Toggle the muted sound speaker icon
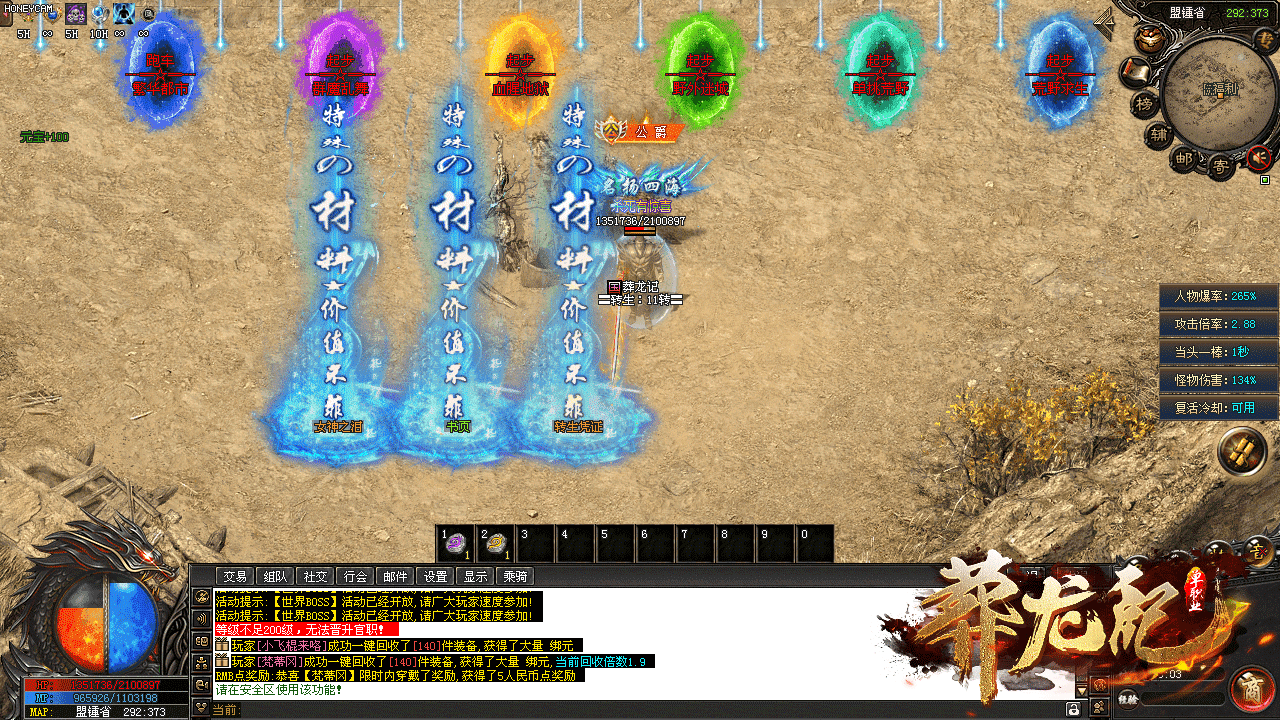The height and width of the screenshot is (720, 1280). click(1258, 157)
